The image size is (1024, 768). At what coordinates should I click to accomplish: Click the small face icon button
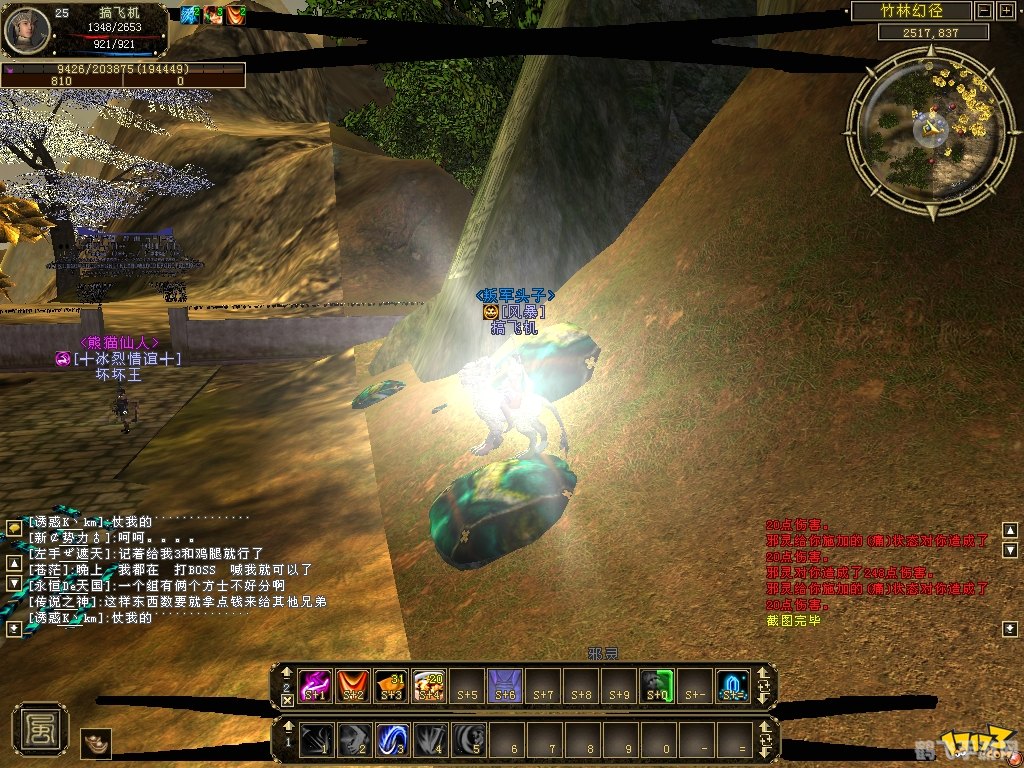[96, 743]
